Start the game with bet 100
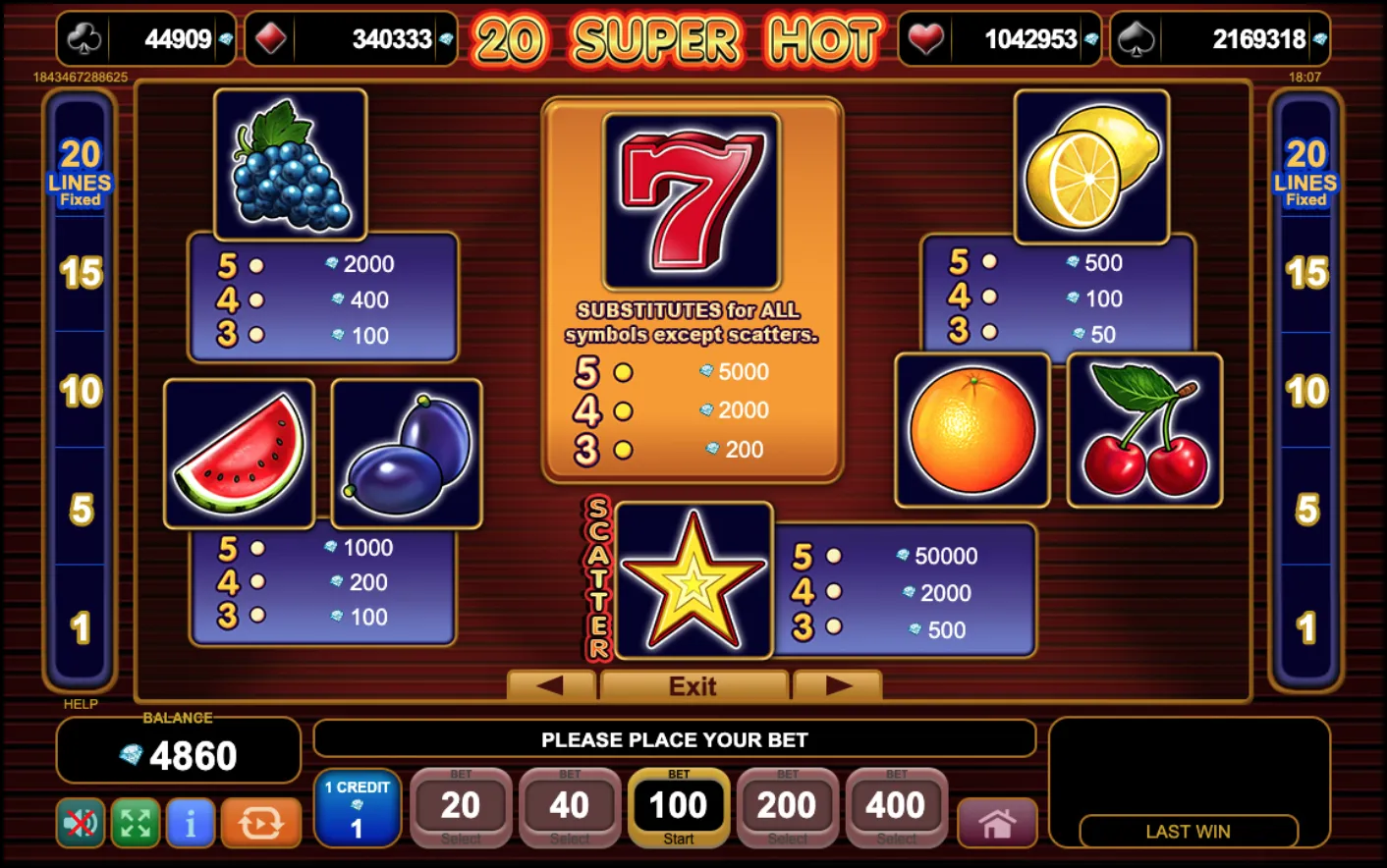 pos(679,805)
